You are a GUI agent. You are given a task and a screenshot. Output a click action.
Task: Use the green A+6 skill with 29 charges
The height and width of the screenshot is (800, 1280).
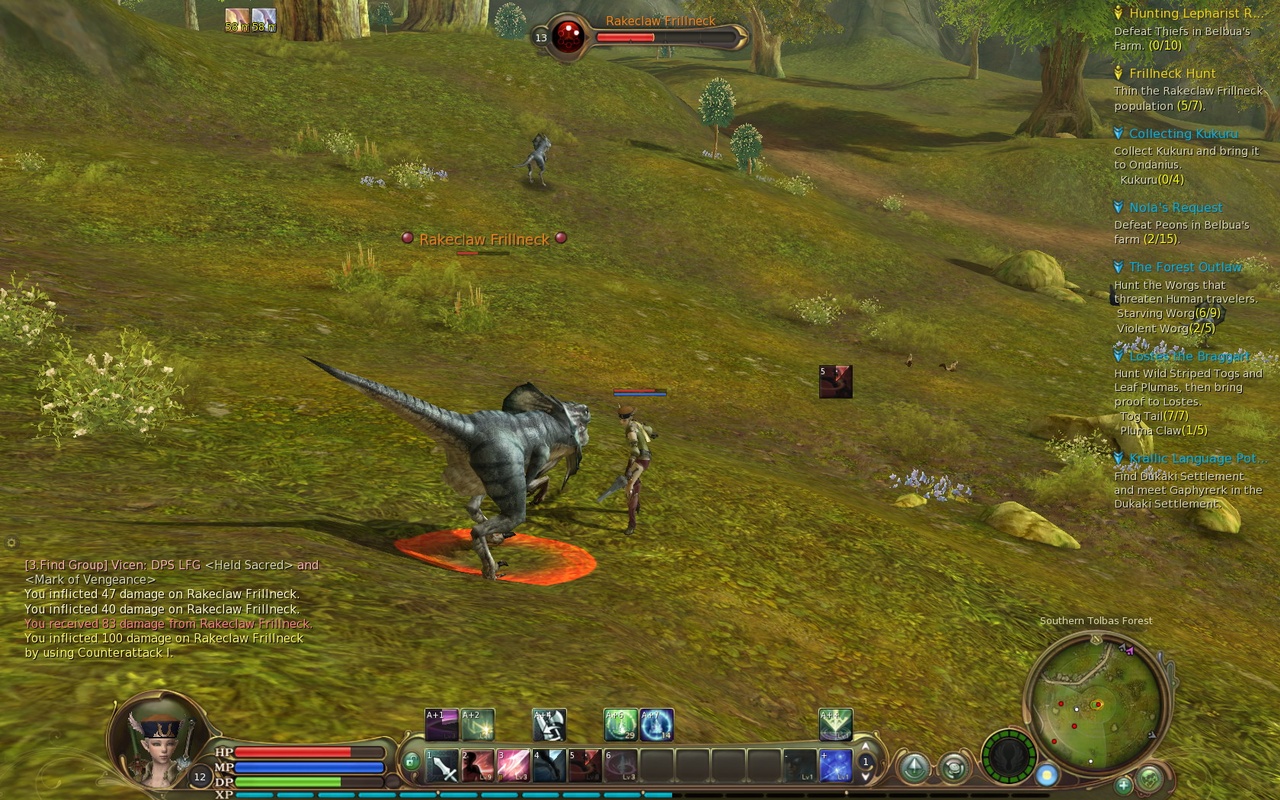click(x=618, y=722)
